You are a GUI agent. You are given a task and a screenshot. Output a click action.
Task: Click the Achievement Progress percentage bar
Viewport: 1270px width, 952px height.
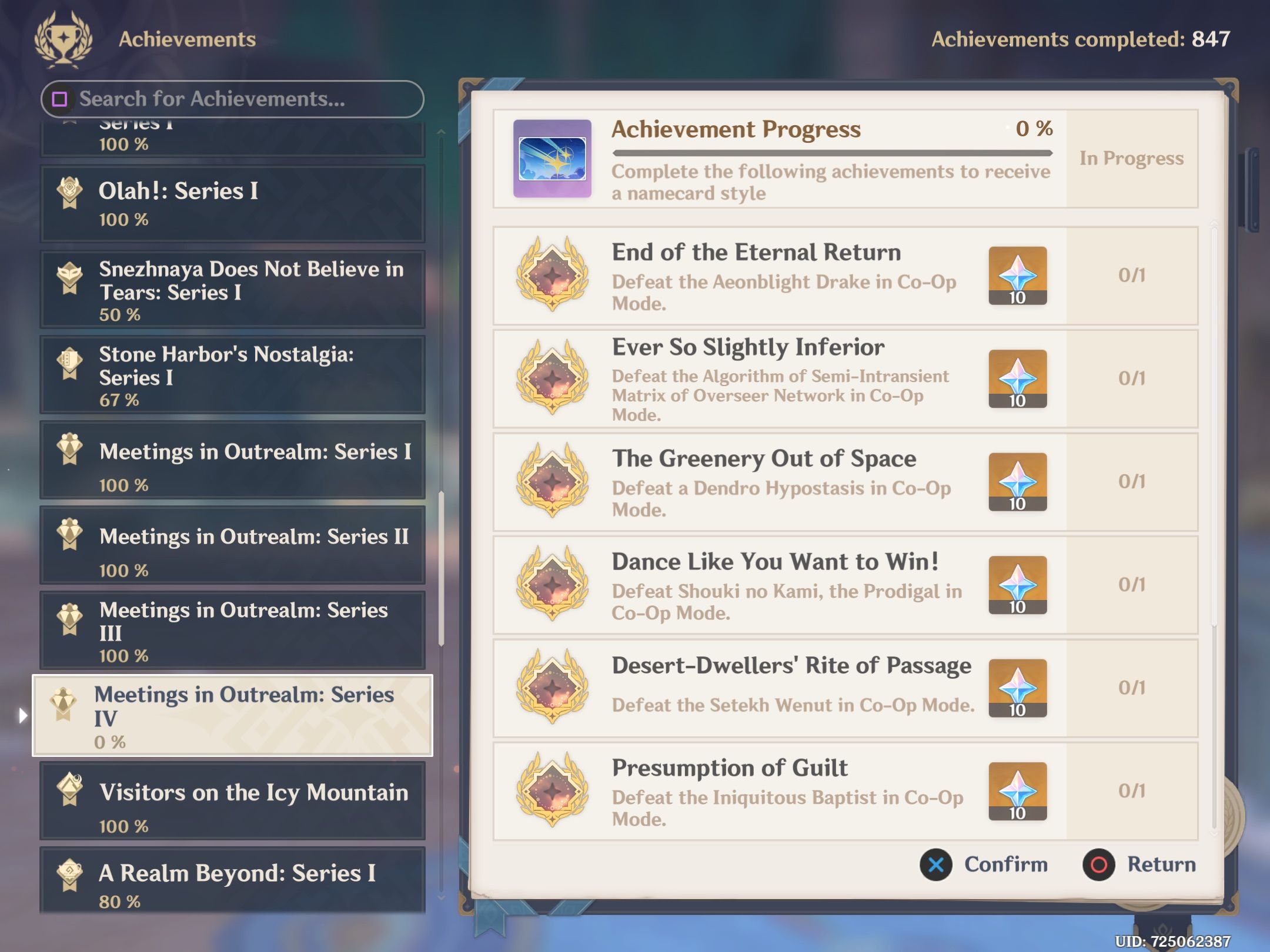click(831, 153)
